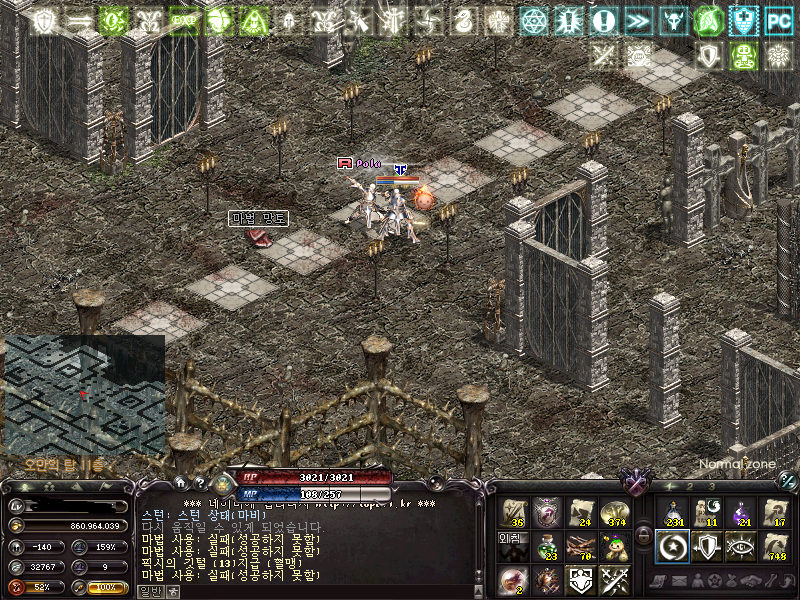Activate the eye skill in the hotbar

[741, 545]
